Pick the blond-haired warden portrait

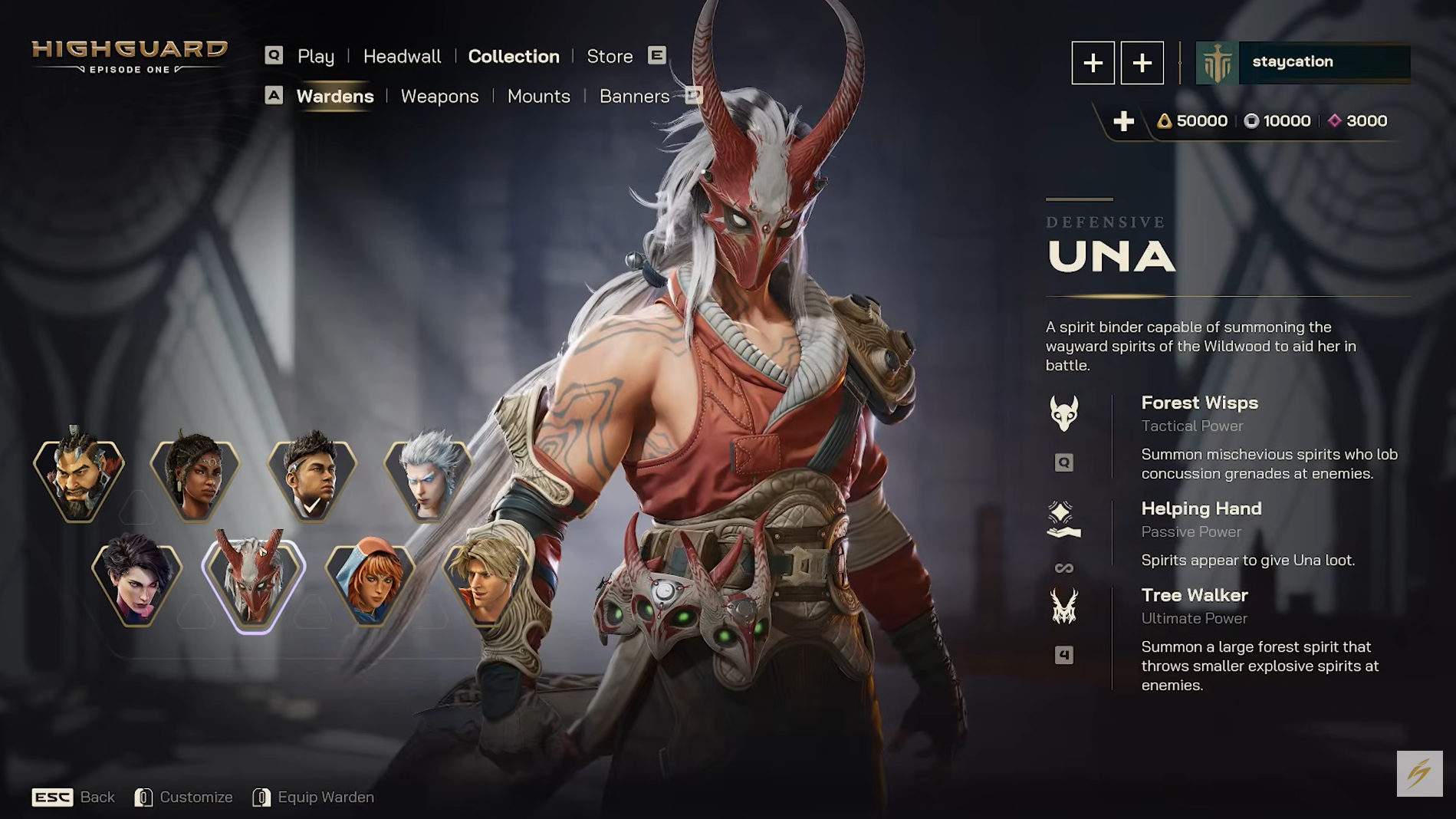tap(485, 583)
